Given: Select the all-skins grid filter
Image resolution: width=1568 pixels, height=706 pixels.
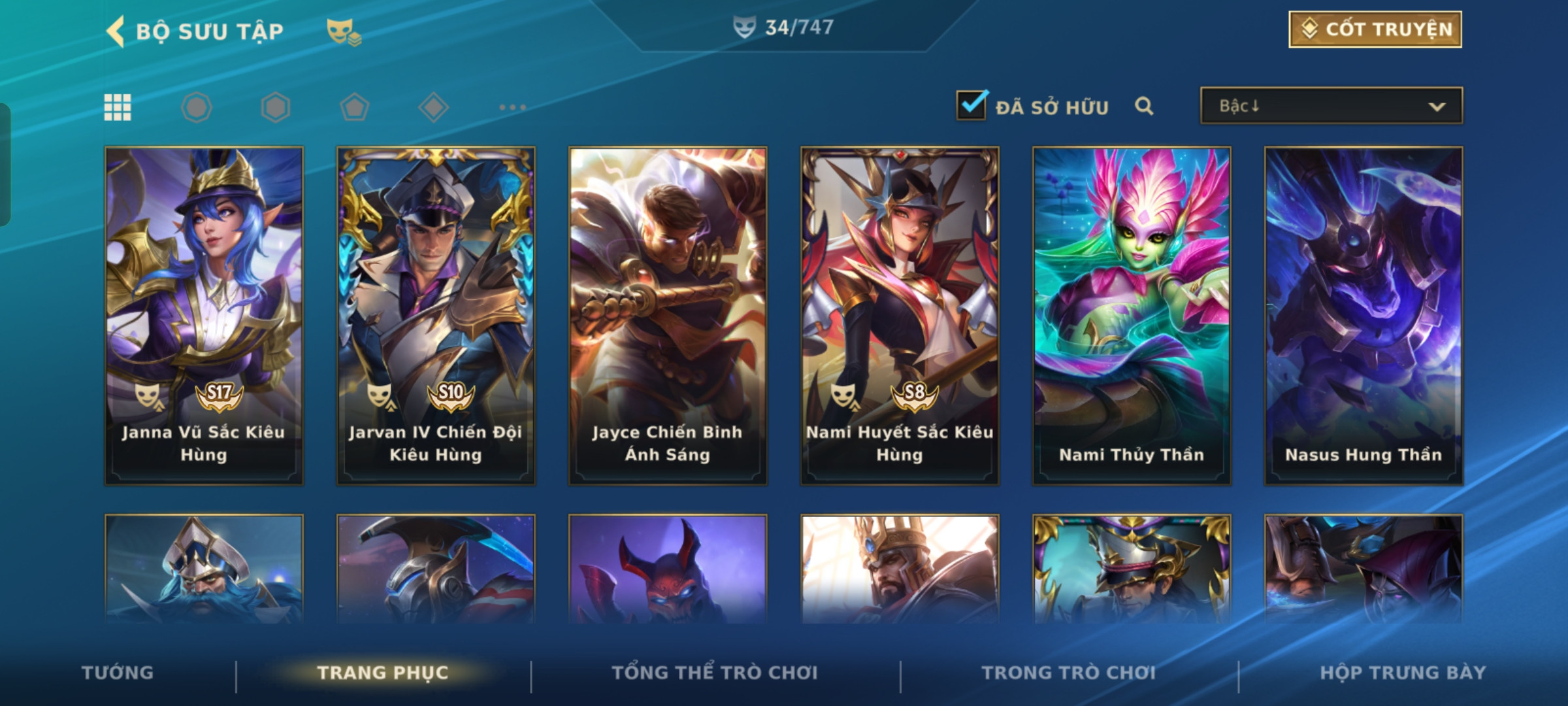Looking at the screenshot, I should (x=118, y=107).
